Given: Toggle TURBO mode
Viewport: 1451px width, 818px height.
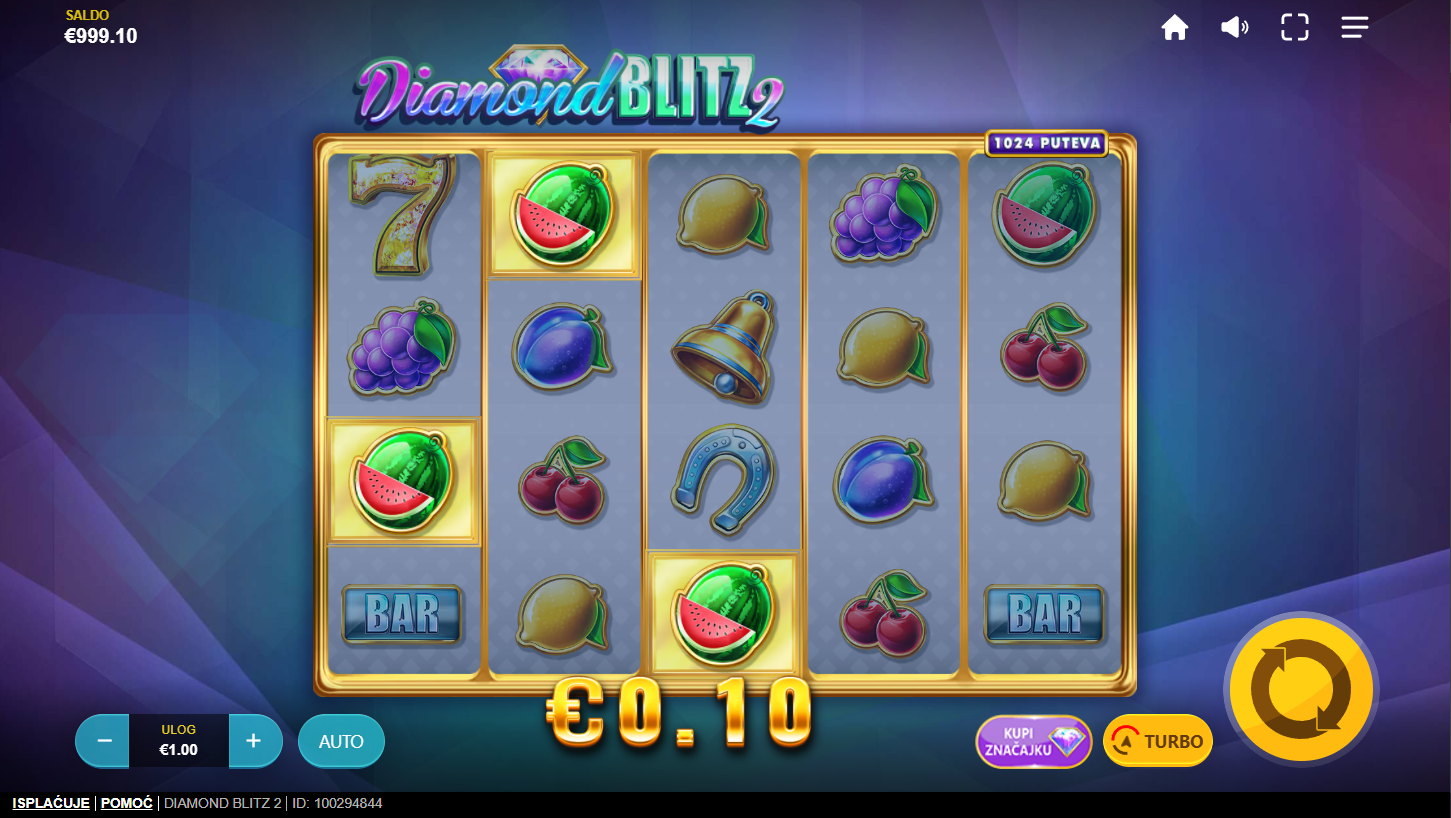Looking at the screenshot, I should coord(1158,741).
